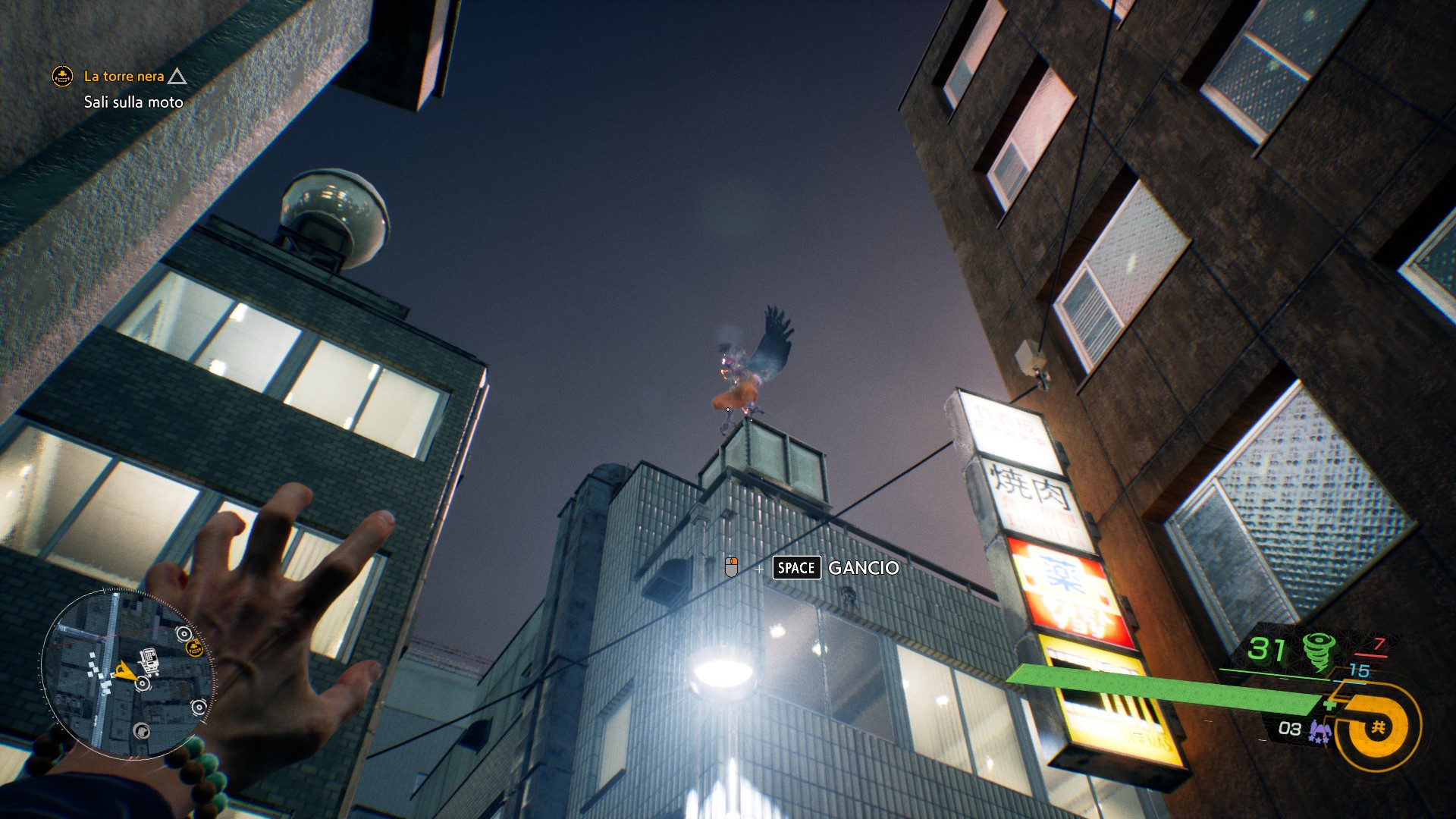Select the shop cart marker on the minimap
This screenshot has width=1456, height=819.
(150, 661)
